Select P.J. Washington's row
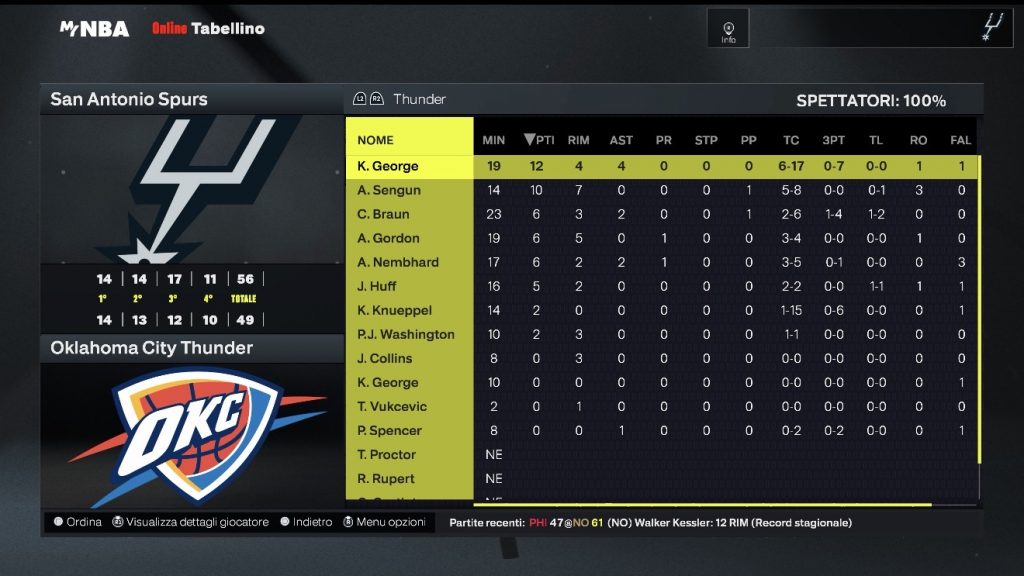 [405, 334]
